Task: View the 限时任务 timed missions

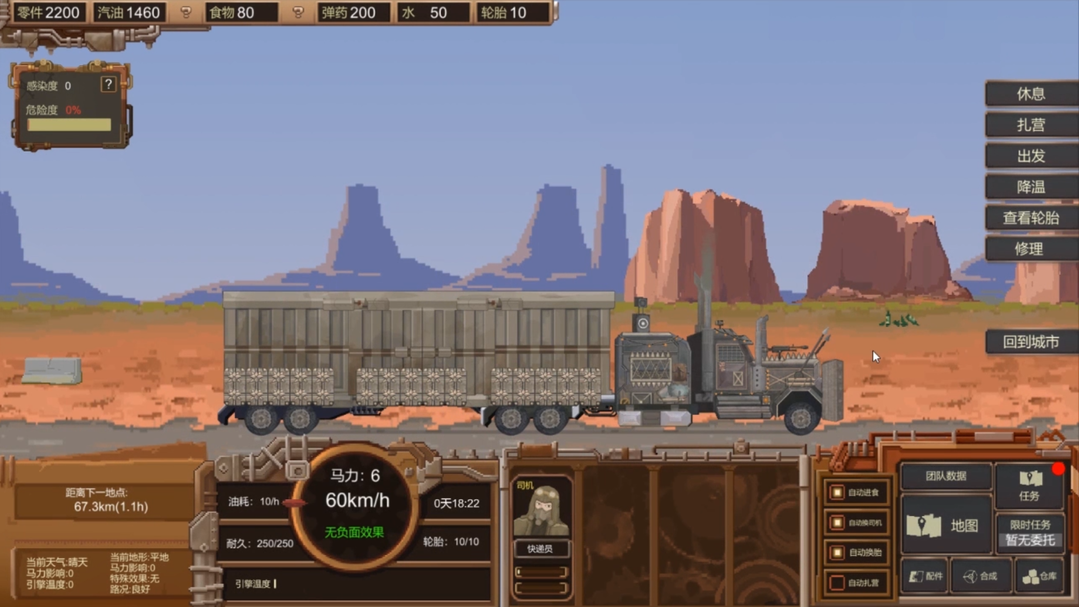Action: pyautogui.click(x=1029, y=532)
